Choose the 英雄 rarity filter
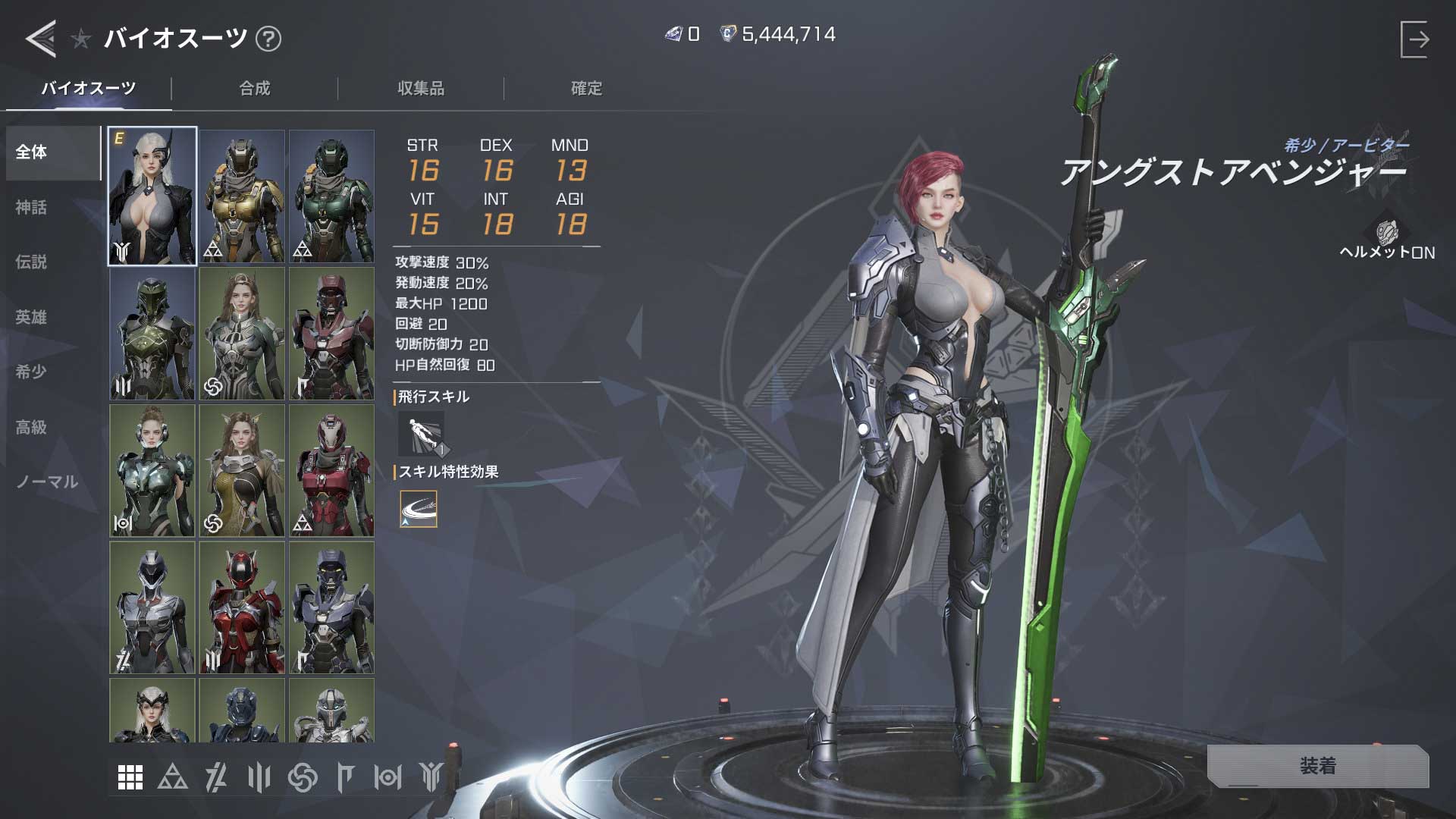Image resolution: width=1456 pixels, height=819 pixels. (x=32, y=317)
